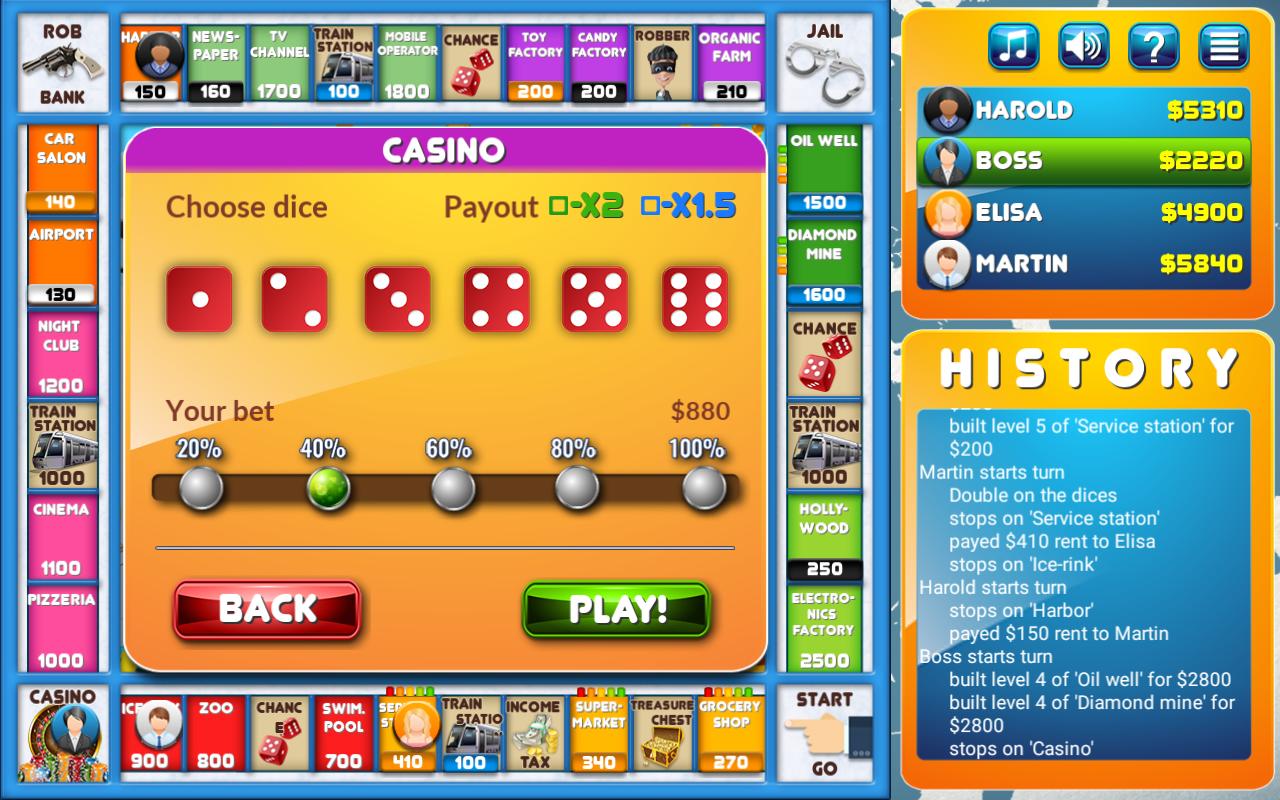The height and width of the screenshot is (800, 1280).
Task: Click the sound volume speaker icon
Action: [1082, 46]
